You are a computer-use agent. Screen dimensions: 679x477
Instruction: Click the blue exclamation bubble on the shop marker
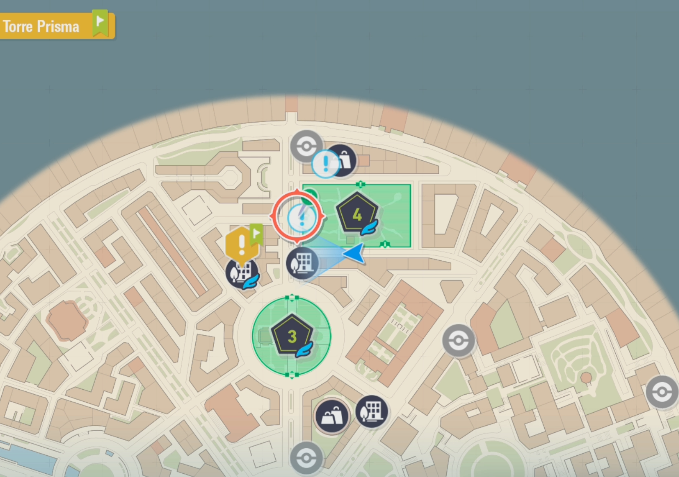click(326, 162)
